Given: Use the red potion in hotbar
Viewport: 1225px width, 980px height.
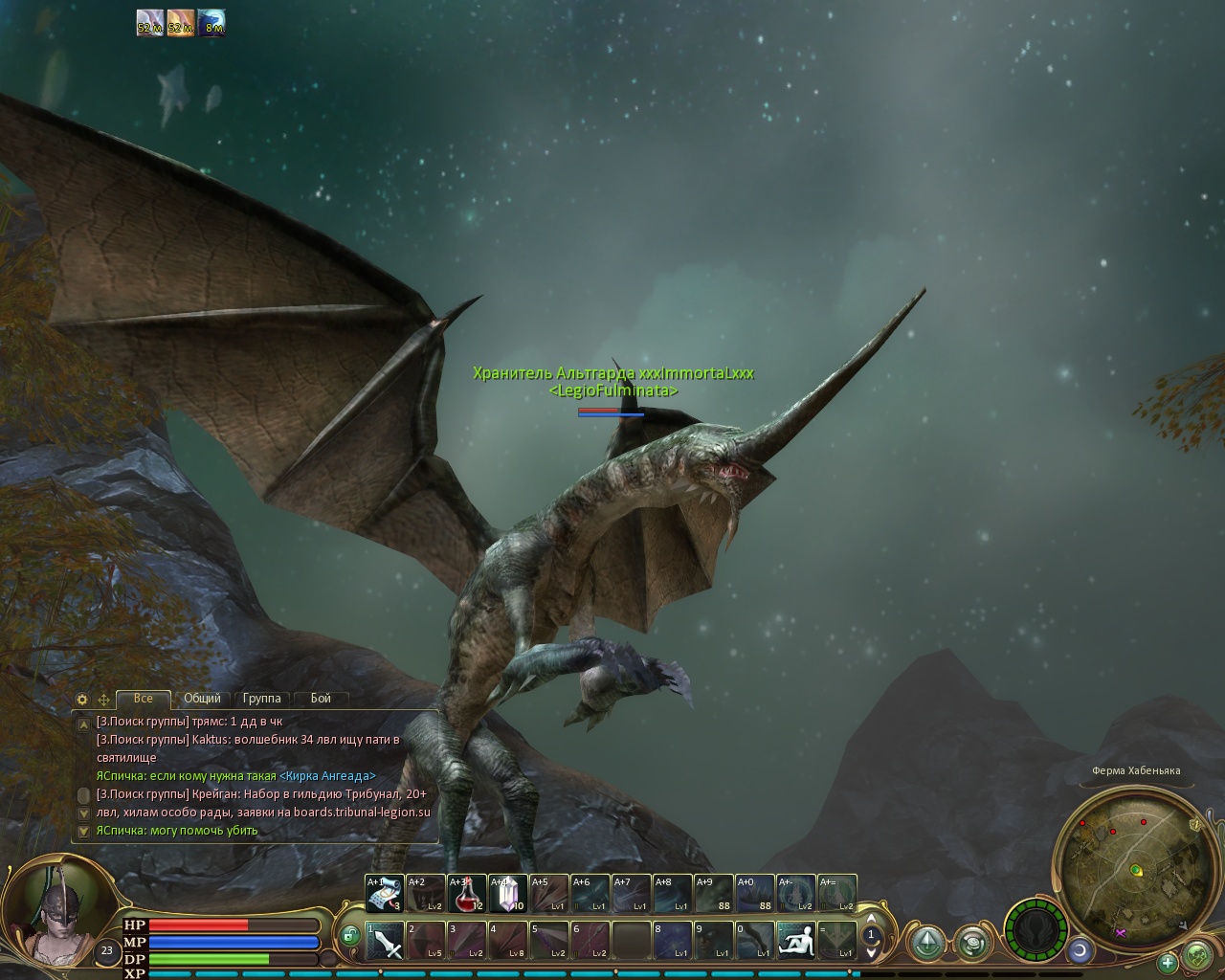Looking at the screenshot, I should coord(467,894).
